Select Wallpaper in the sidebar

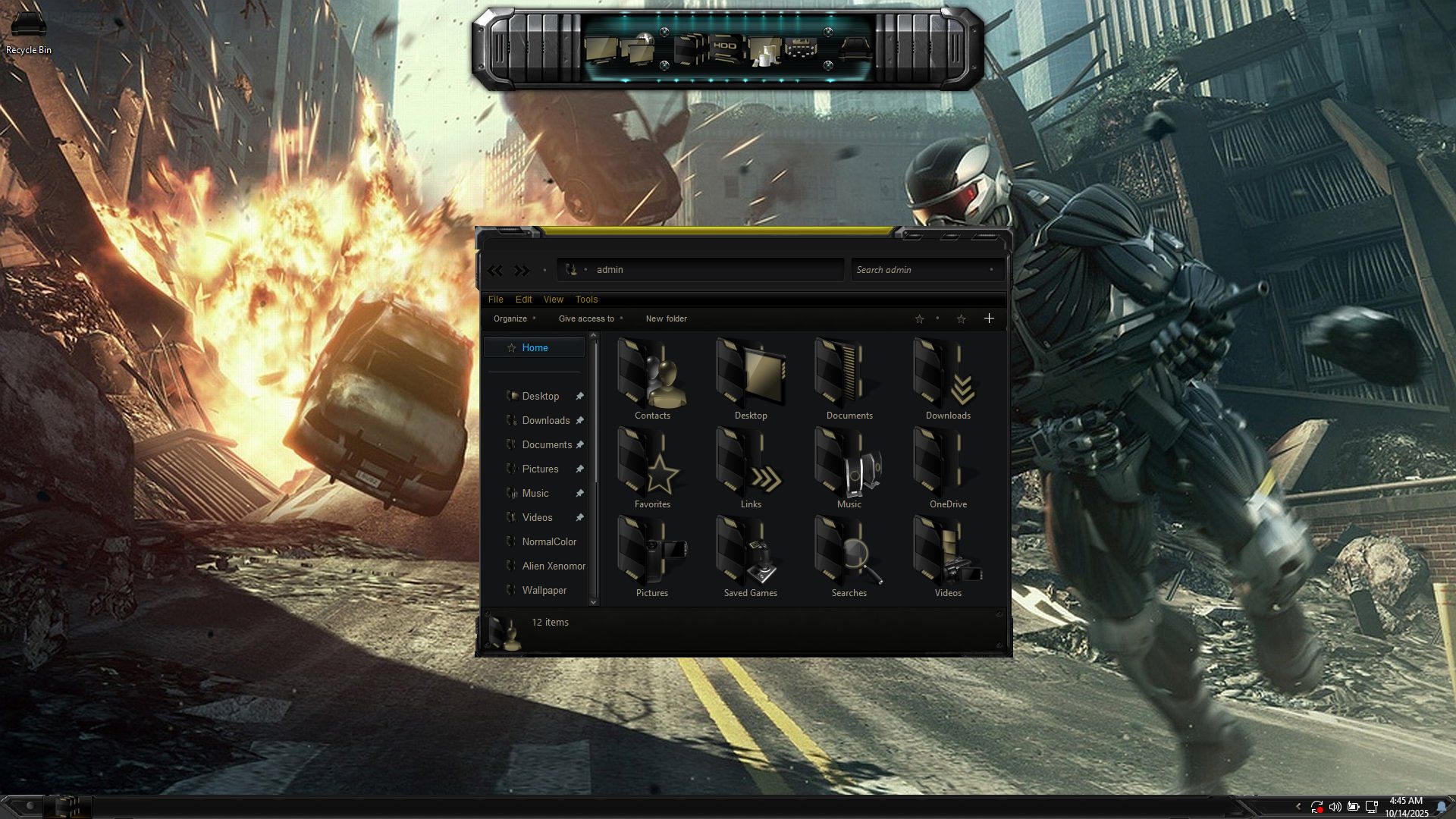pos(544,590)
